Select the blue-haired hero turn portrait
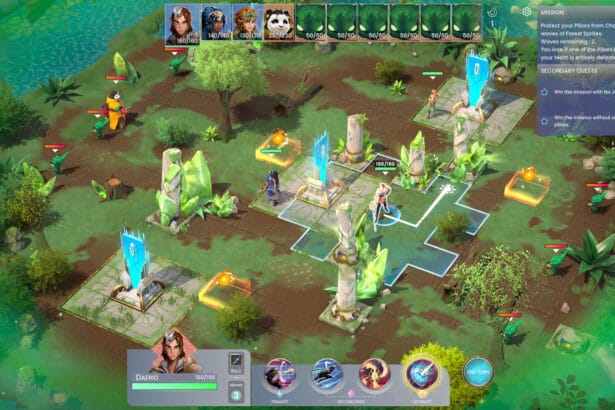The height and width of the screenshot is (410, 615). (x=215, y=20)
